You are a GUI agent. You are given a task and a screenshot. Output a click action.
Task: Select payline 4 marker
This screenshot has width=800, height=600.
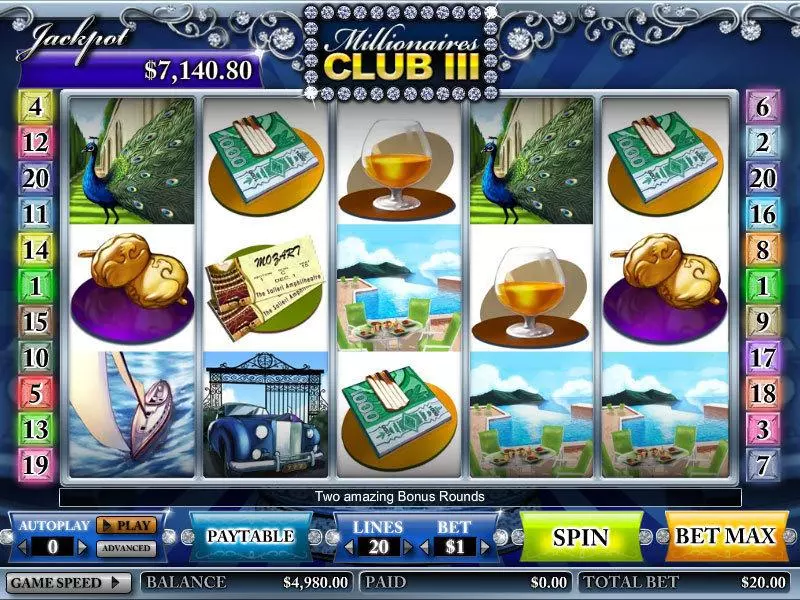pos(35,106)
